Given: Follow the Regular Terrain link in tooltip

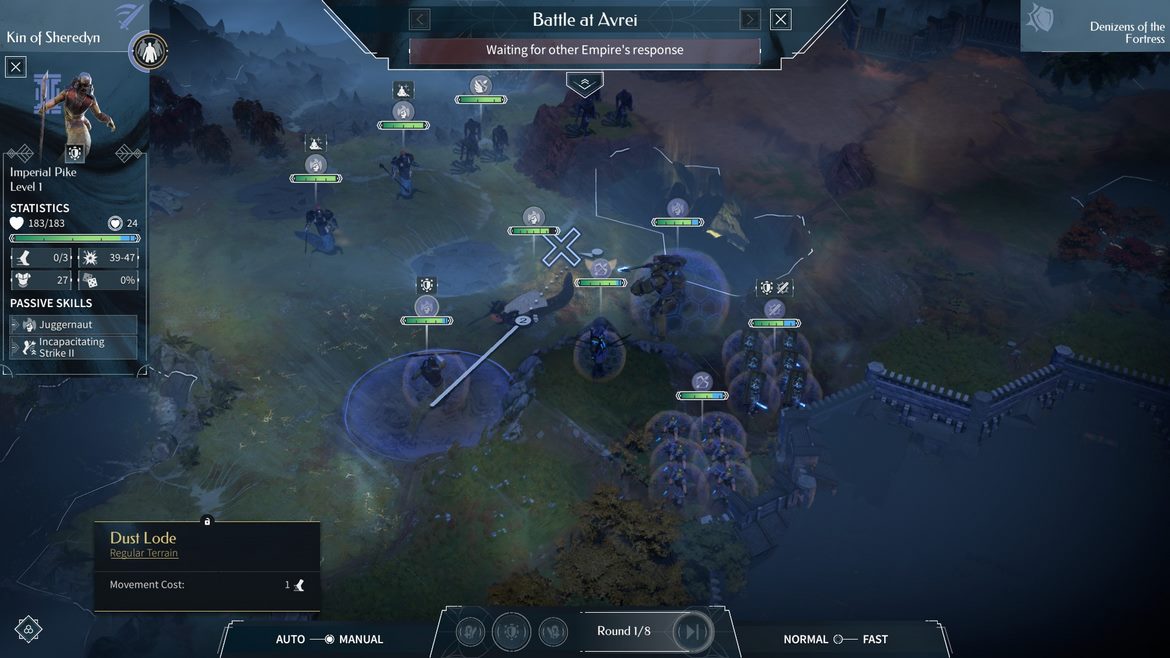Looking at the screenshot, I should click(144, 553).
